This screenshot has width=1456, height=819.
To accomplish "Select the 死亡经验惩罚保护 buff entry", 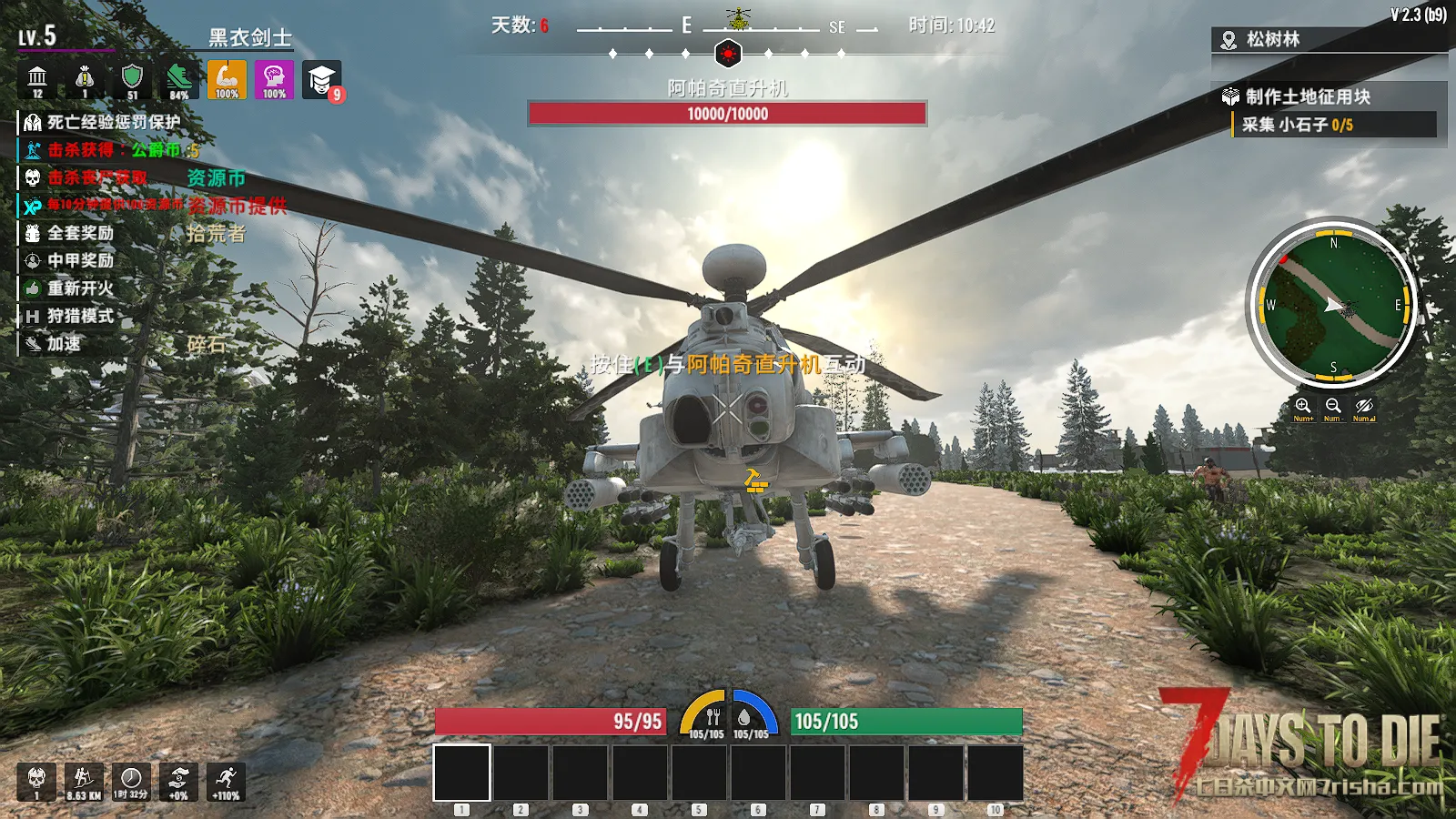I will click(x=113, y=122).
